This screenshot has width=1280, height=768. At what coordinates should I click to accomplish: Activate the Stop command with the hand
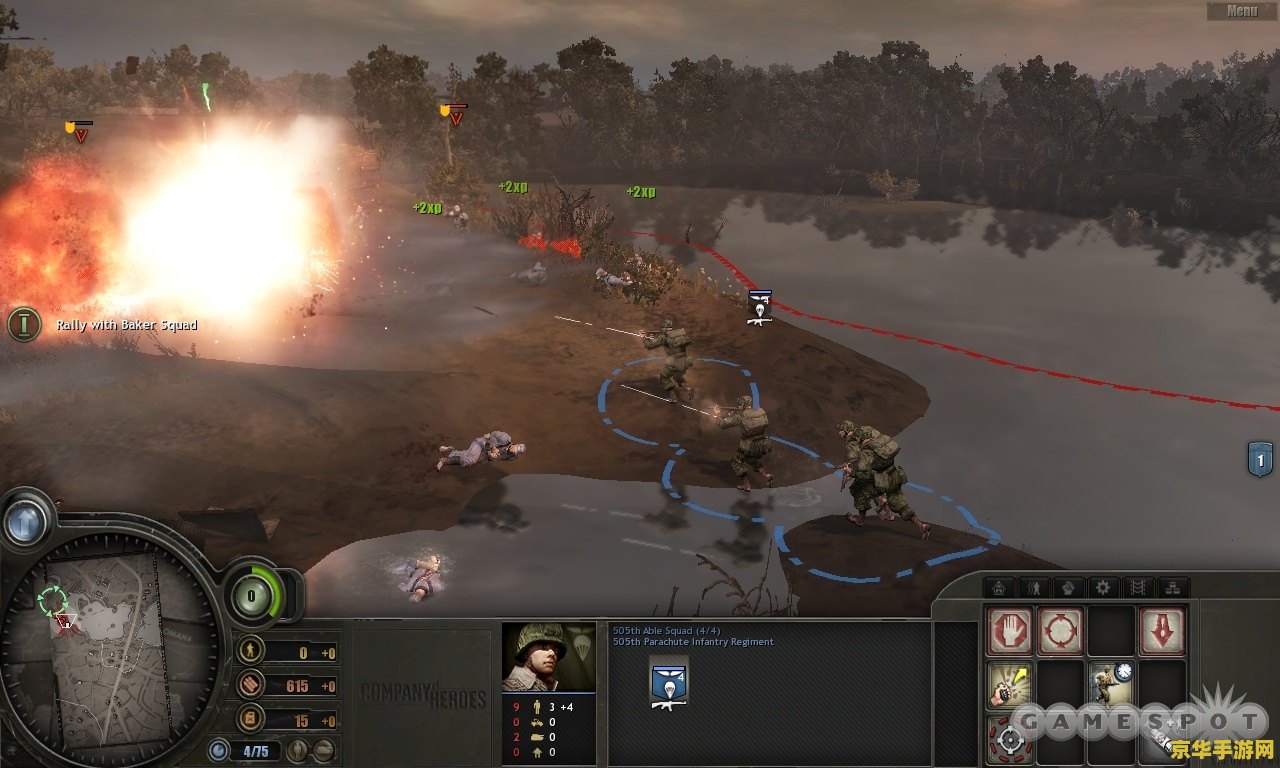(x=1009, y=632)
